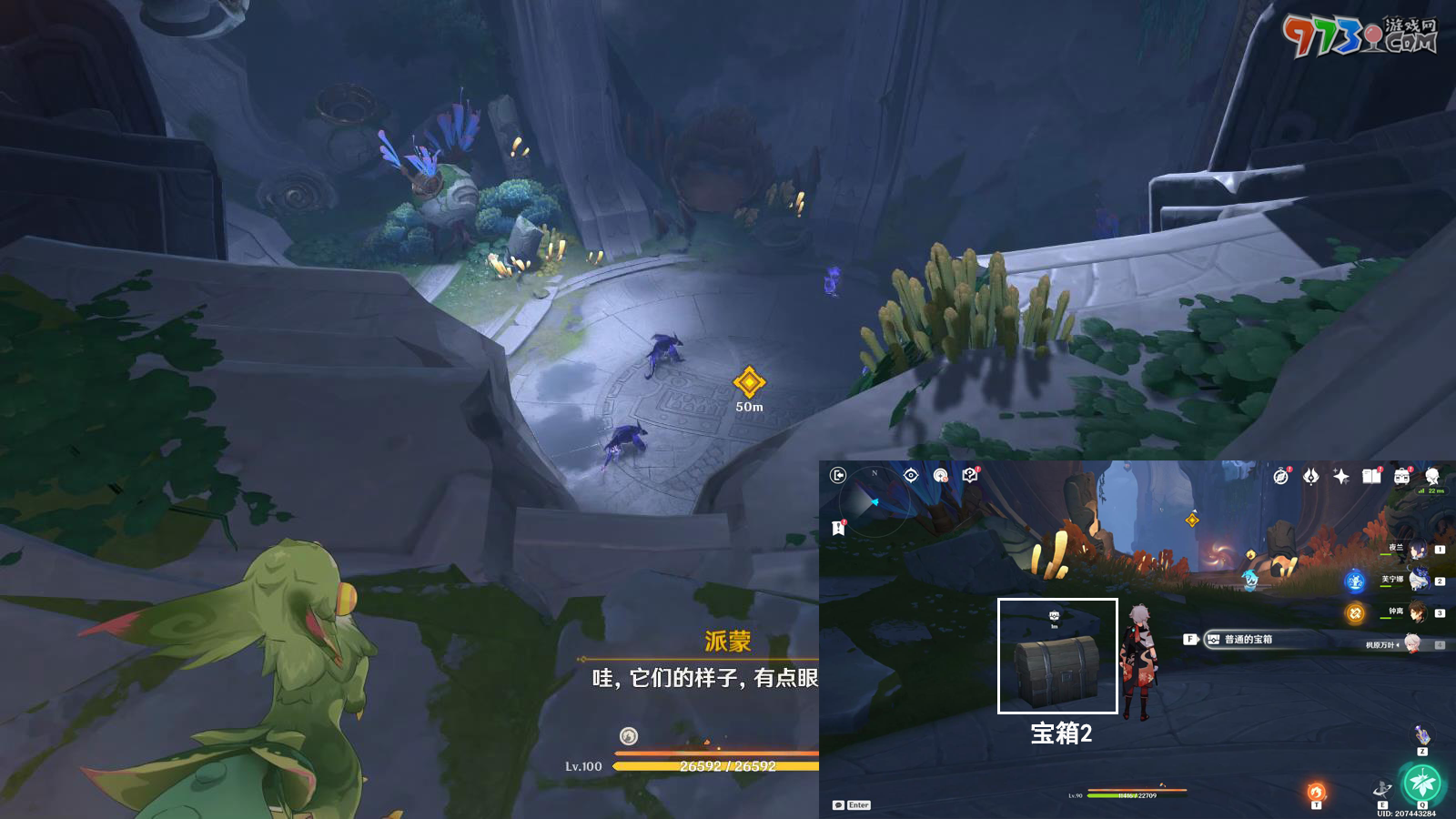Toggle the broadcast icon with disabled badge
The width and height of the screenshot is (1456, 819).
pyautogui.click(x=940, y=476)
